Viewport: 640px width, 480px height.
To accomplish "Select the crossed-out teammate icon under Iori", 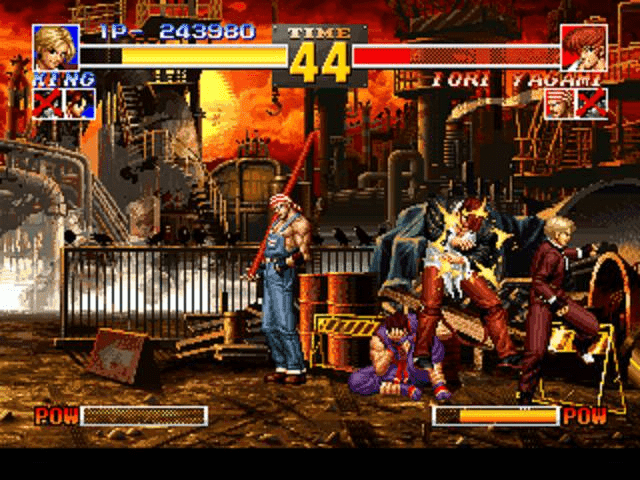I will click(592, 103).
